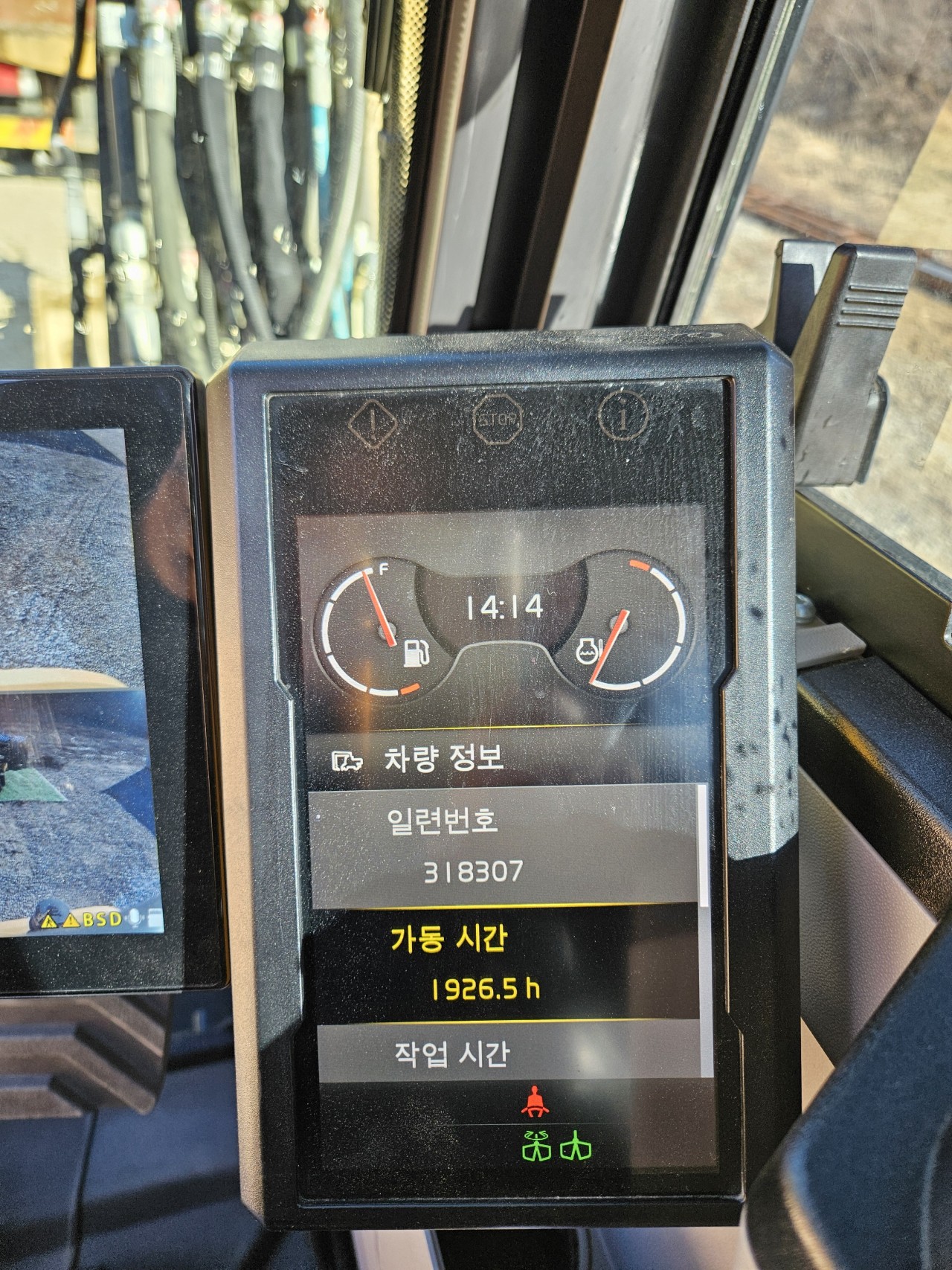Choose the highlighted 가동 시간 entry
952x1270 pixels.
pyautogui.click(x=503, y=963)
